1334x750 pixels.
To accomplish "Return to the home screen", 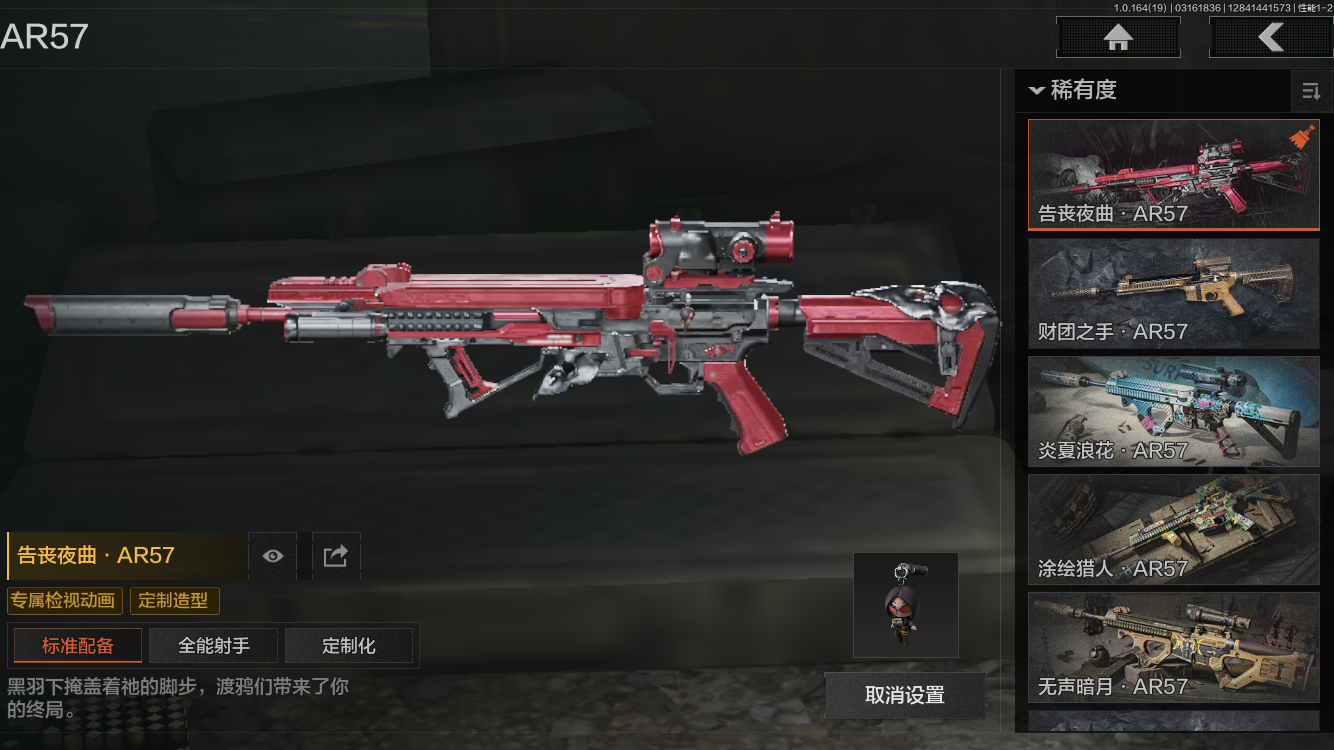I will coord(1118,38).
